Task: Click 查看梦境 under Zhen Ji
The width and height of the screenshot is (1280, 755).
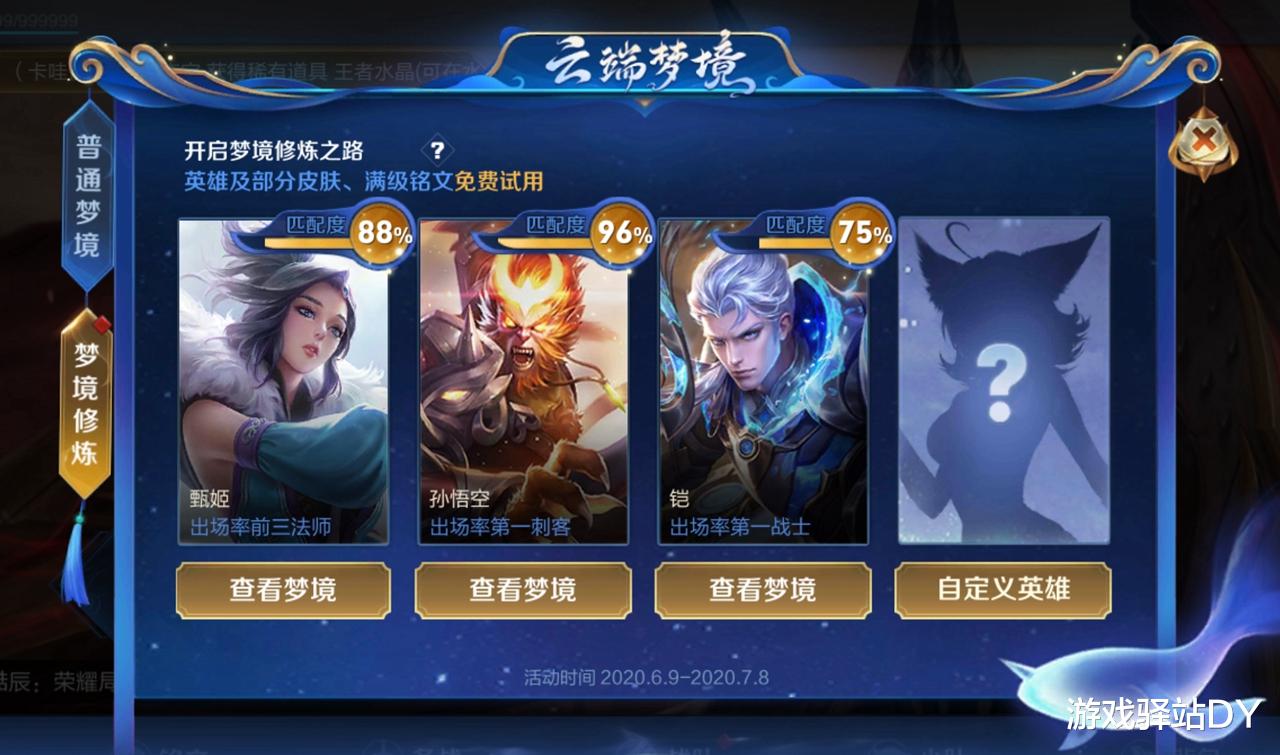Action: click(283, 591)
